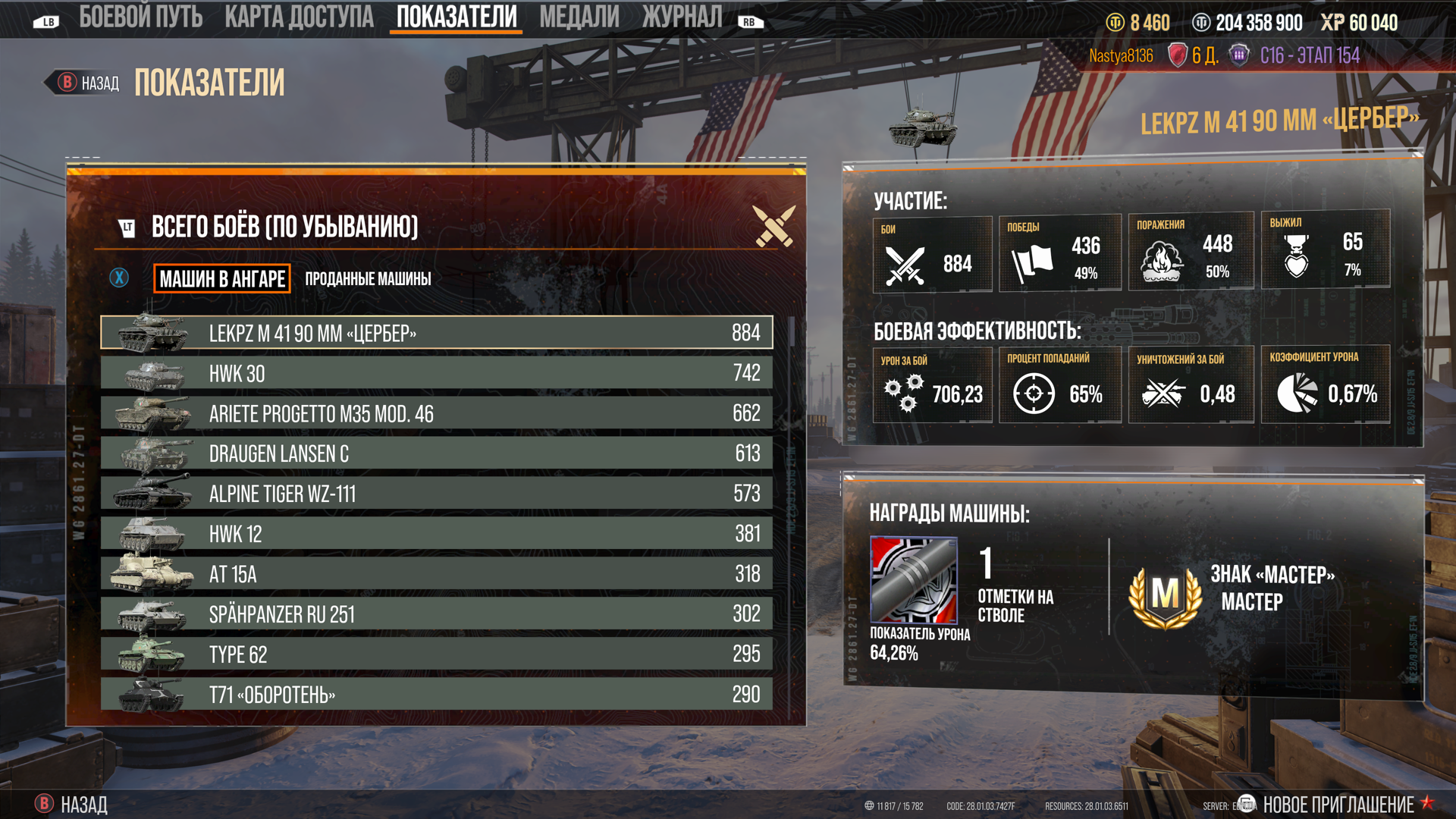Choose the Spähpanzer Ru 251 row
The image size is (1456, 819).
point(437,614)
